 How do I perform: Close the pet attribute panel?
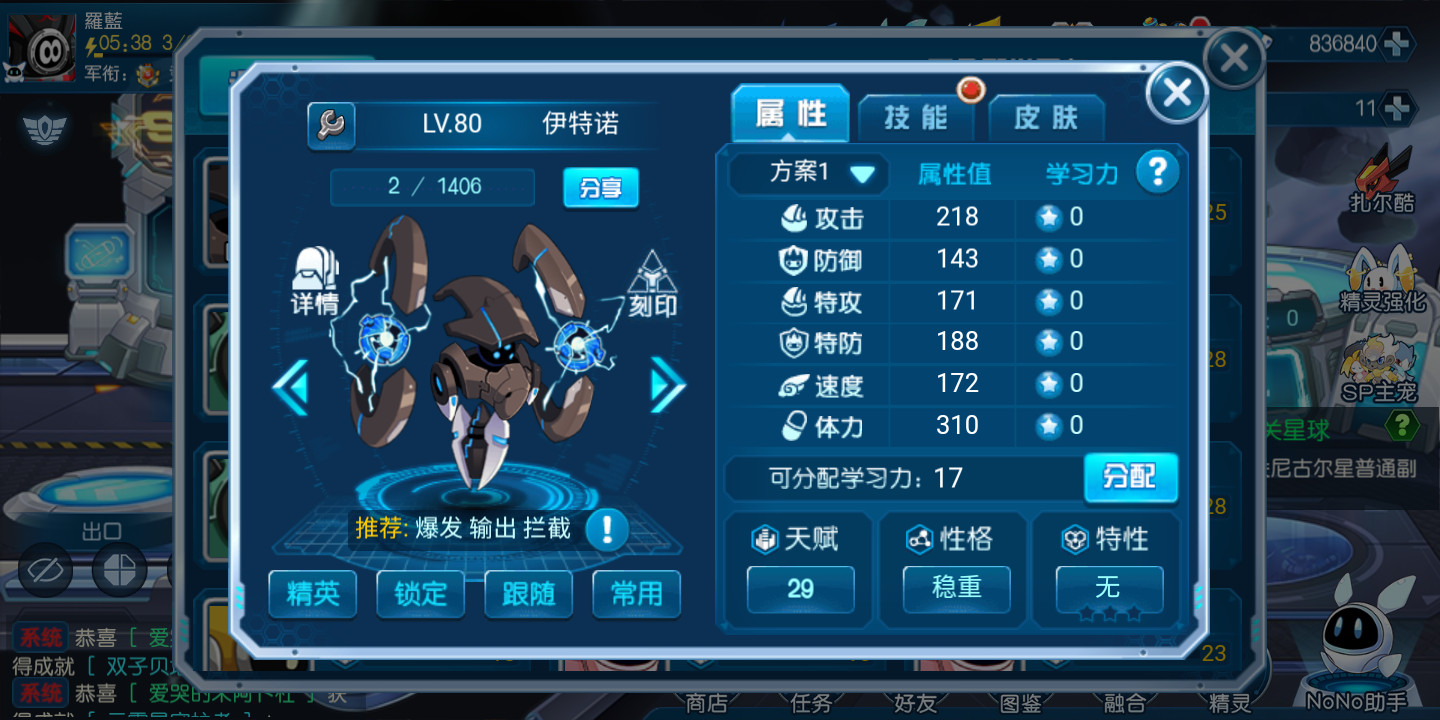1176,93
